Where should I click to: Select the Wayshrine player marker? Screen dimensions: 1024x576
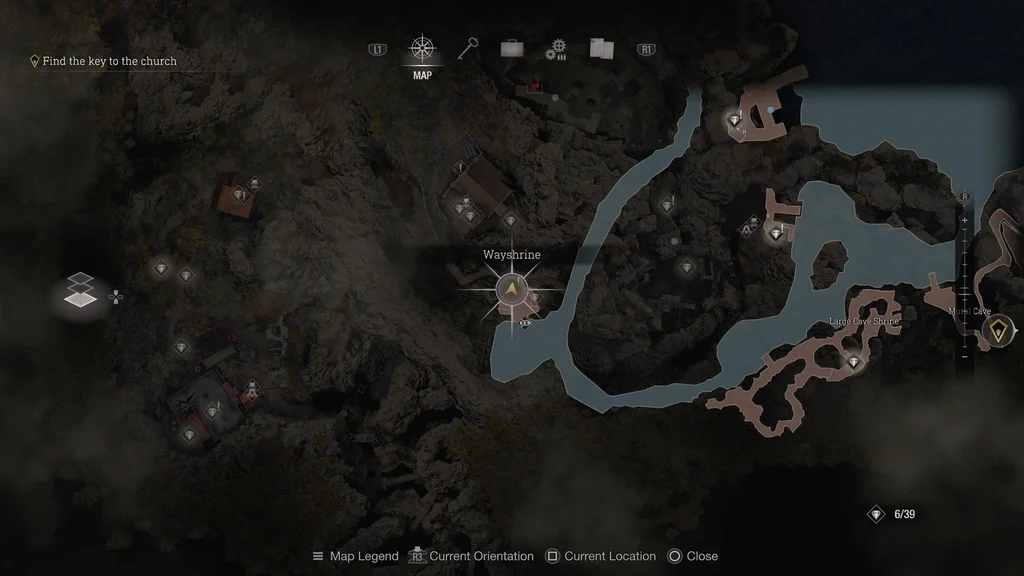(x=512, y=290)
